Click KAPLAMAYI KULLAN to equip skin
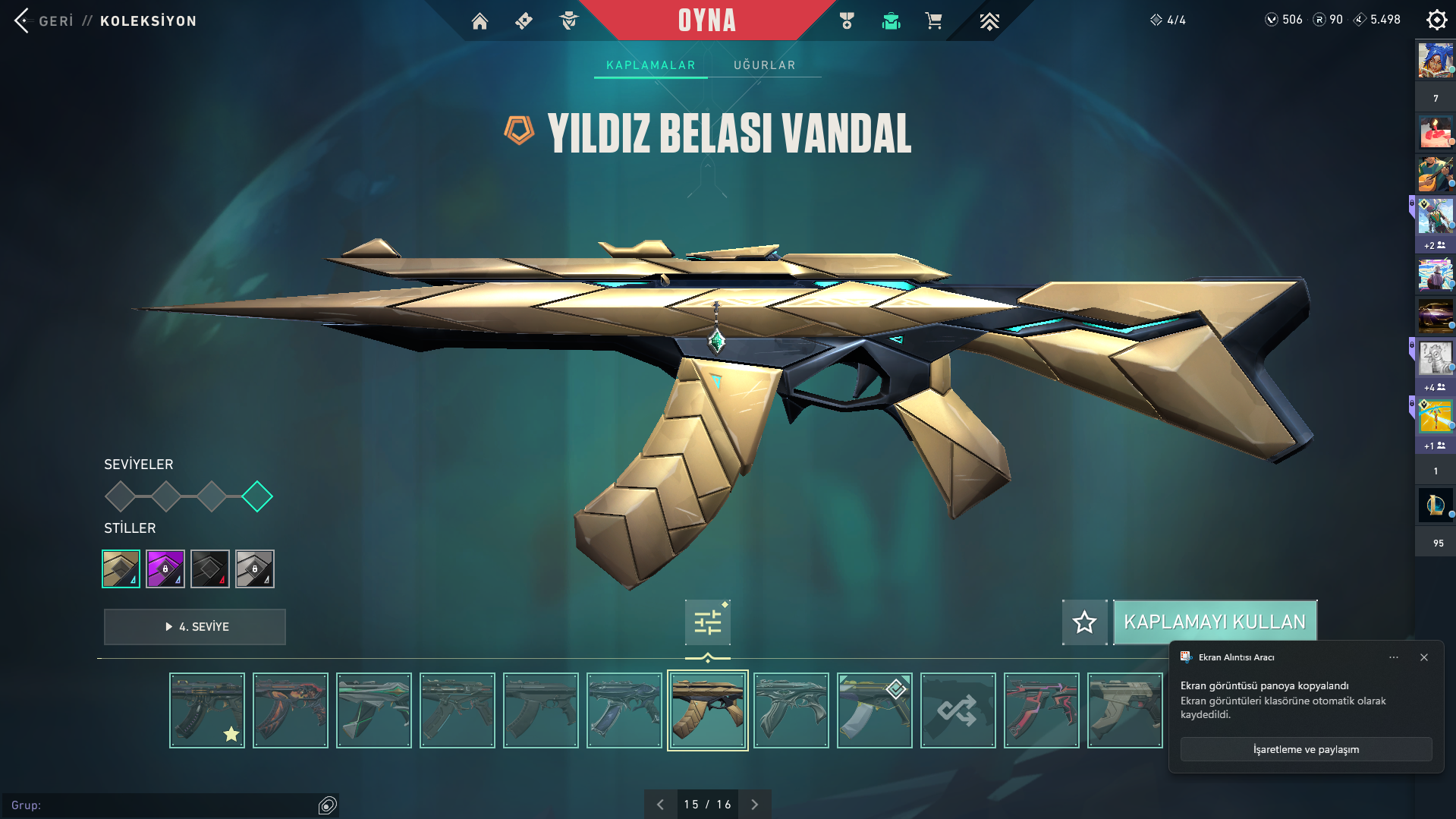This screenshot has width=1456, height=819. coord(1214,622)
